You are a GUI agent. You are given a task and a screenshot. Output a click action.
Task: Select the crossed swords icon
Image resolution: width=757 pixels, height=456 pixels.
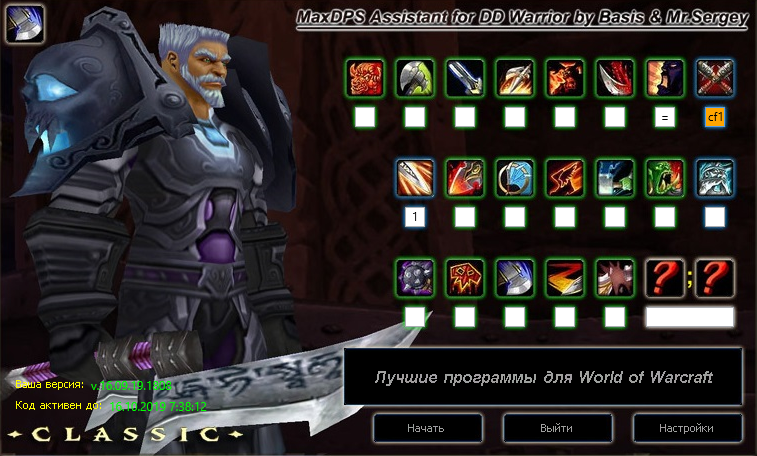tap(715, 77)
